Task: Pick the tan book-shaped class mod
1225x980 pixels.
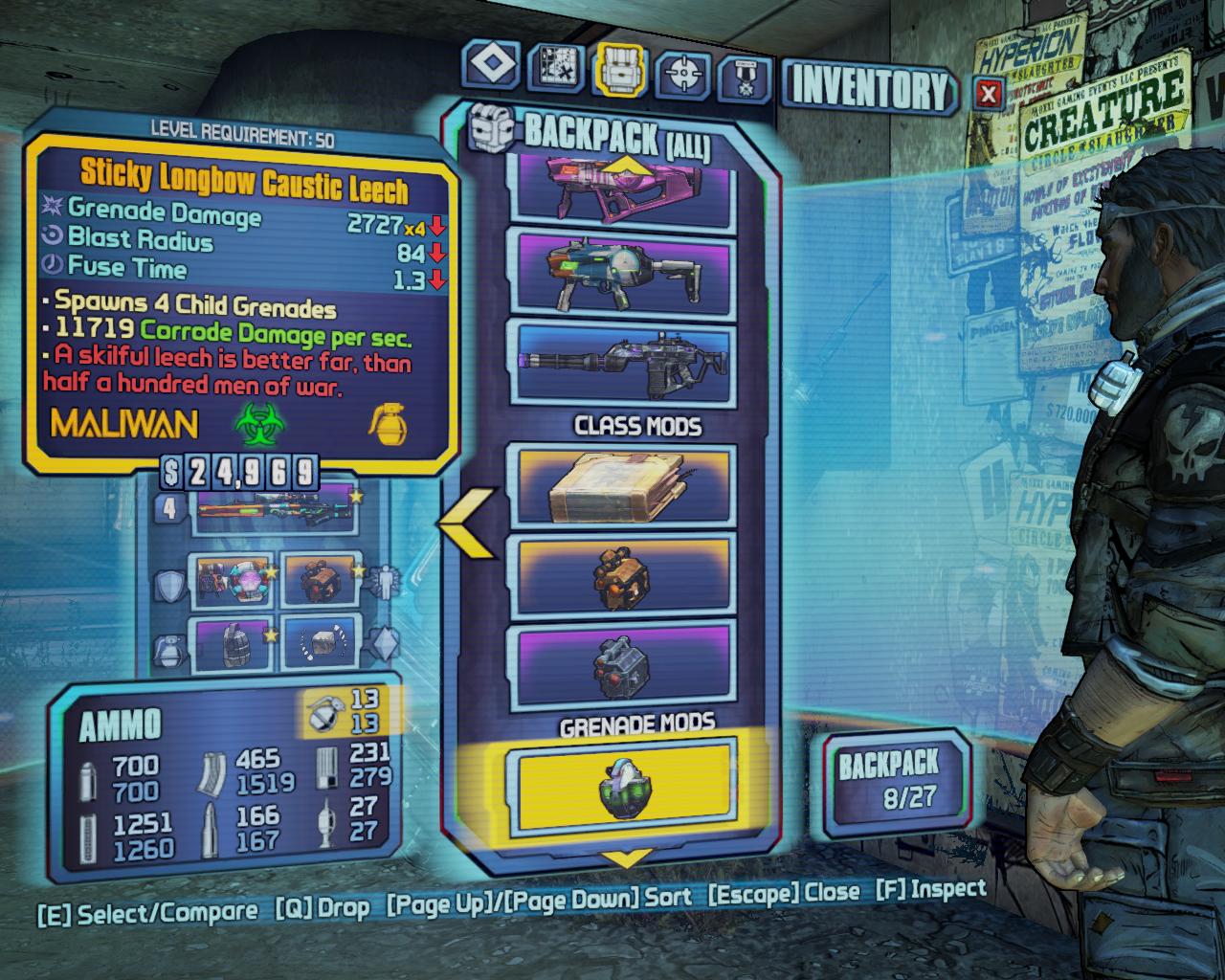Action: coord(626,484)
